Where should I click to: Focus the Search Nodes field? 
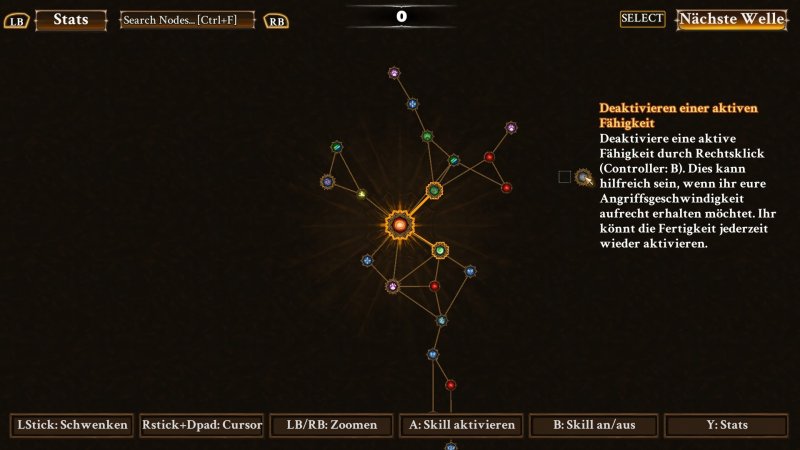pyautogui.click(x=187, y=20)
